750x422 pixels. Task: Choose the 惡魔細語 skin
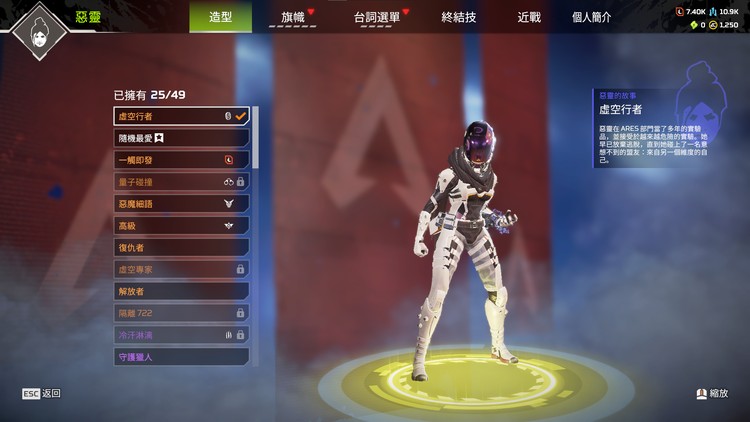pos(181,204)
